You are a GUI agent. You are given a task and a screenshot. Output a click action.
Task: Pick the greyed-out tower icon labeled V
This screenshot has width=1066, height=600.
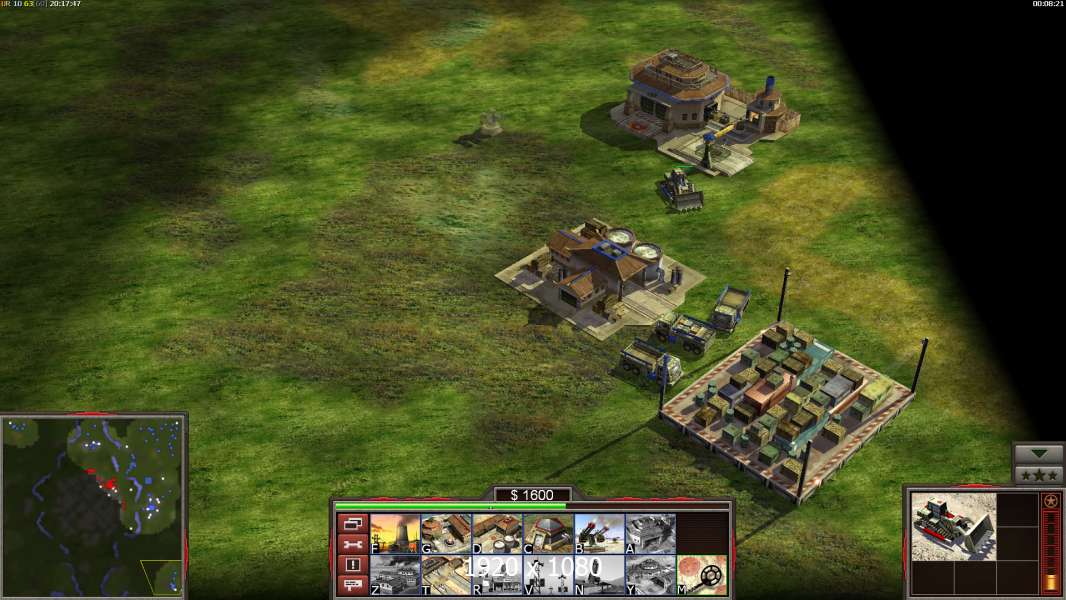pos(548,574)
